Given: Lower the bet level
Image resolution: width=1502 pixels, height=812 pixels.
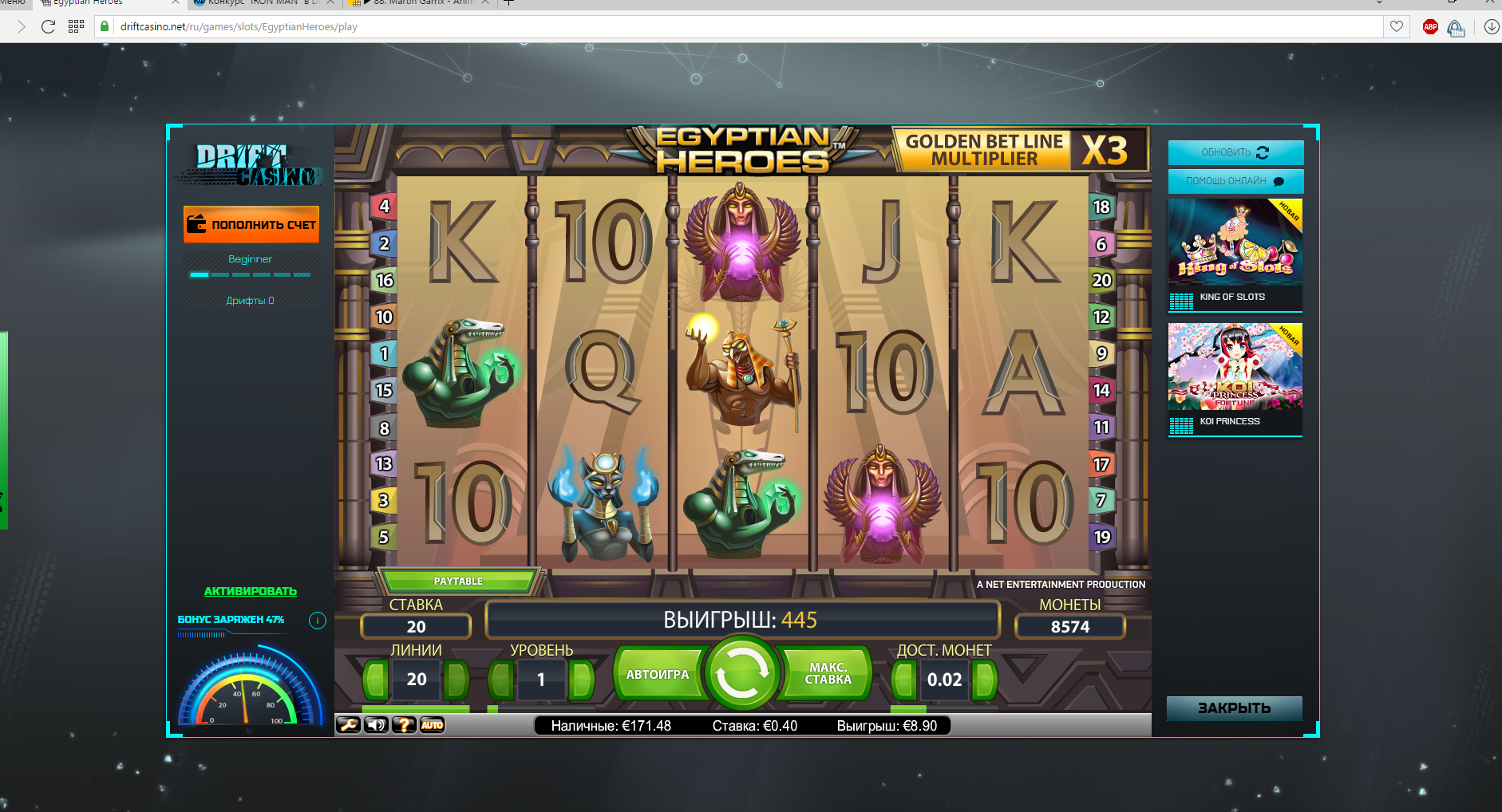Looking at the screenshot, I should (x=501, y=680).
